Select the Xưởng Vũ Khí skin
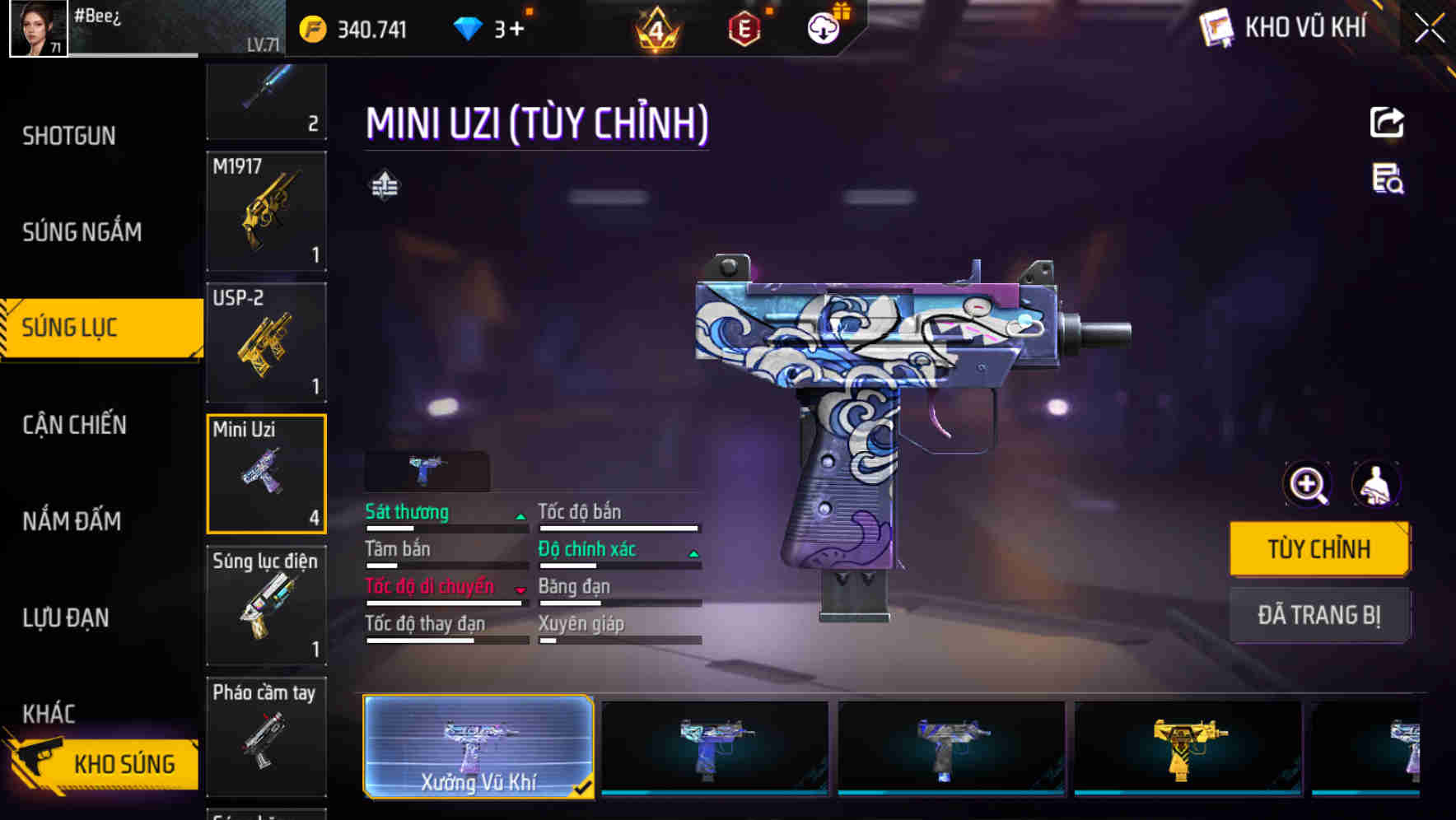 tap(478, 747)
